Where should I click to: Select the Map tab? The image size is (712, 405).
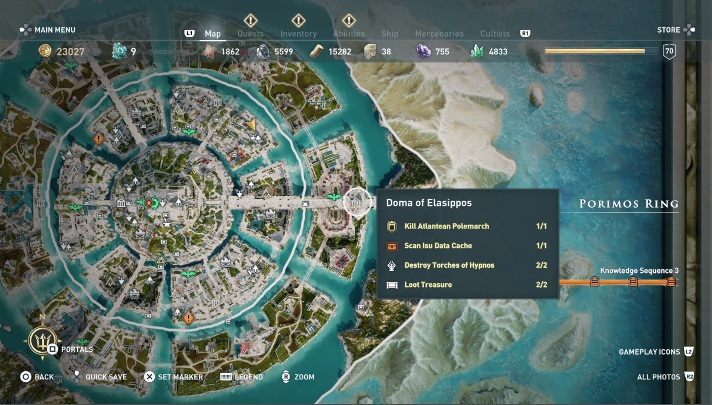(x=213, y=33)
